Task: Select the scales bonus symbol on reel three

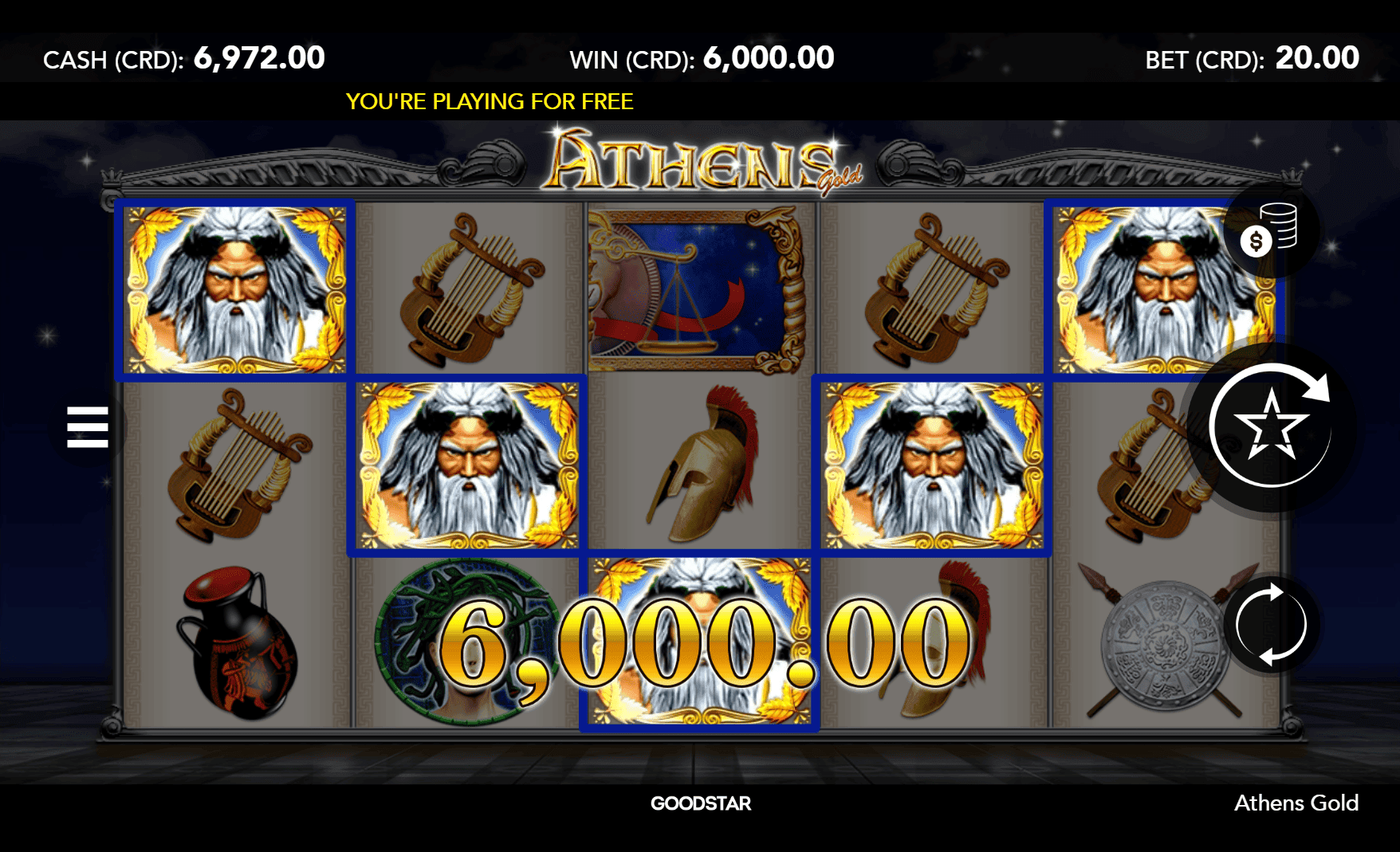Action: [698, 289]
